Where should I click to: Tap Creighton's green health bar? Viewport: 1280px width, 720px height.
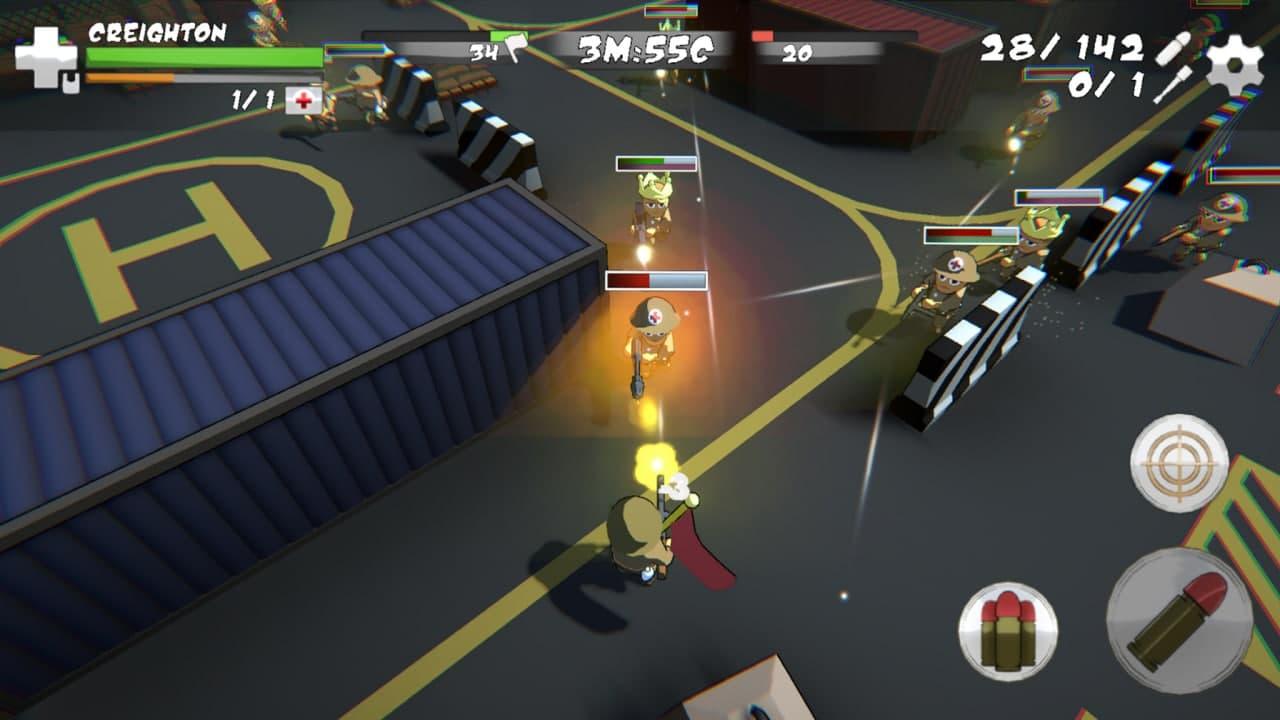(x=200, y=58)
